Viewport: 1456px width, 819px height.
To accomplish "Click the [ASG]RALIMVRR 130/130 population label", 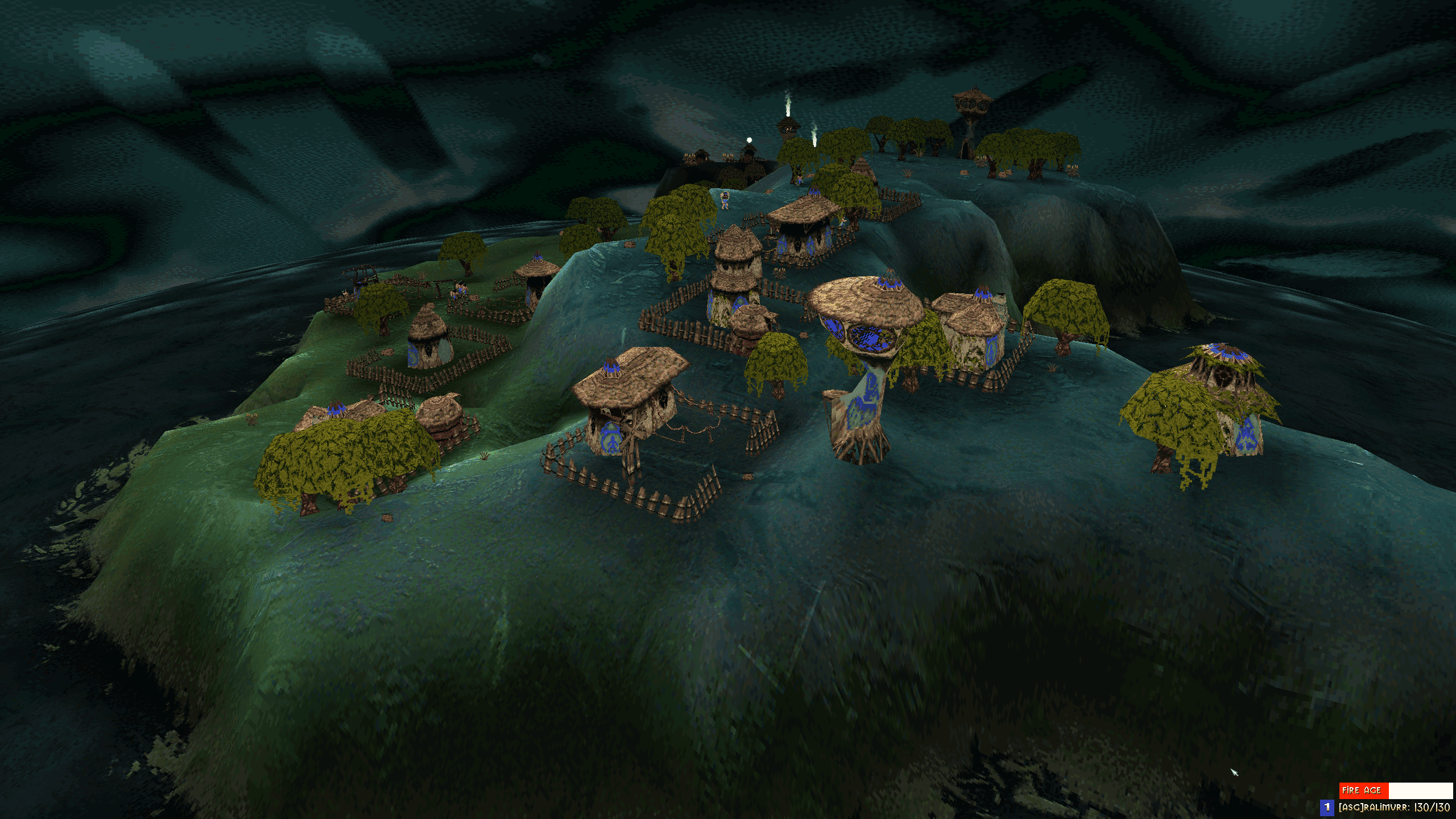I will pyautogui.click(x=1388, y=809).
